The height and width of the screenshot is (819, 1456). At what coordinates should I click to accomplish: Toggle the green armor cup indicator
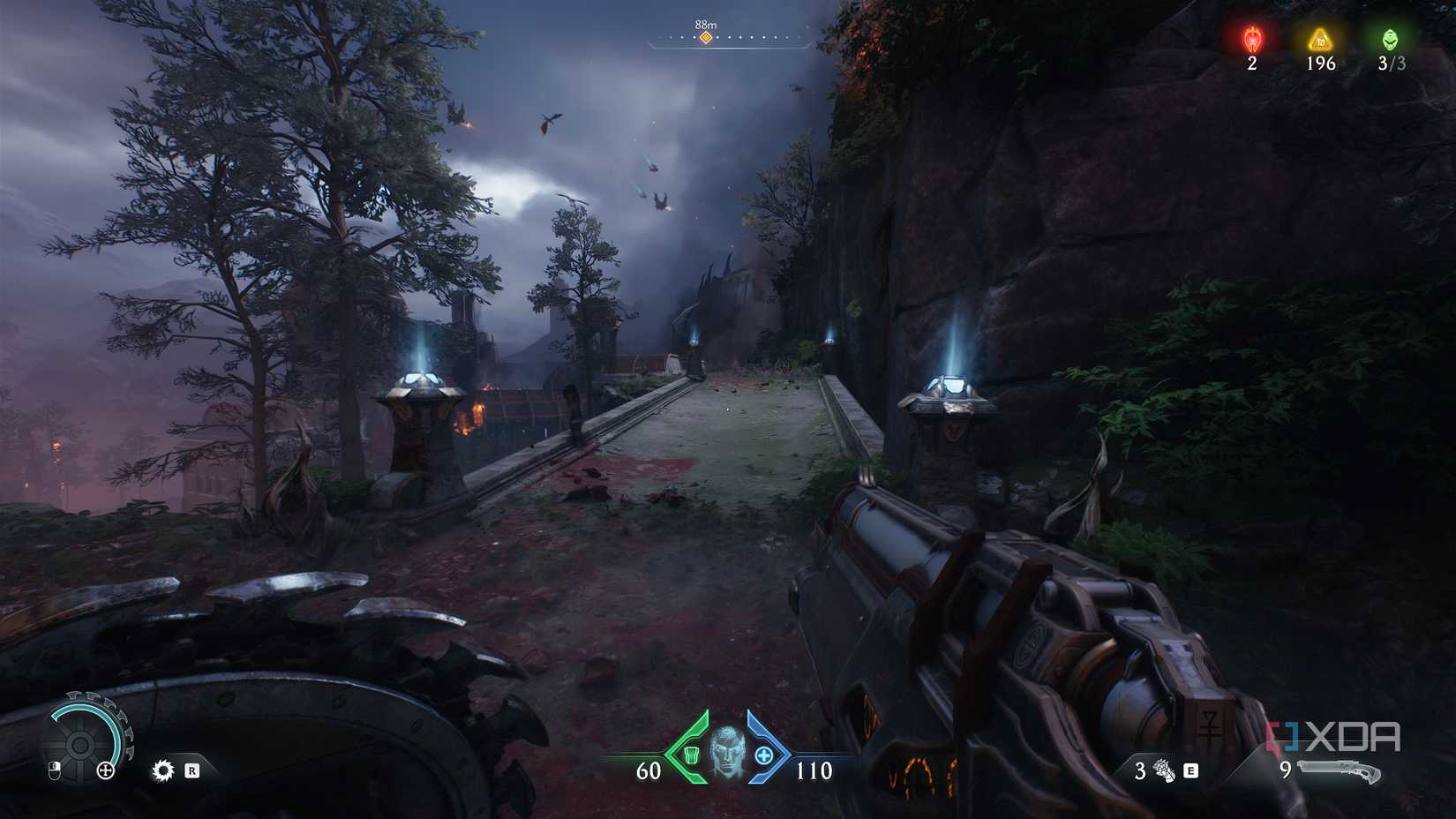point(691,755)
